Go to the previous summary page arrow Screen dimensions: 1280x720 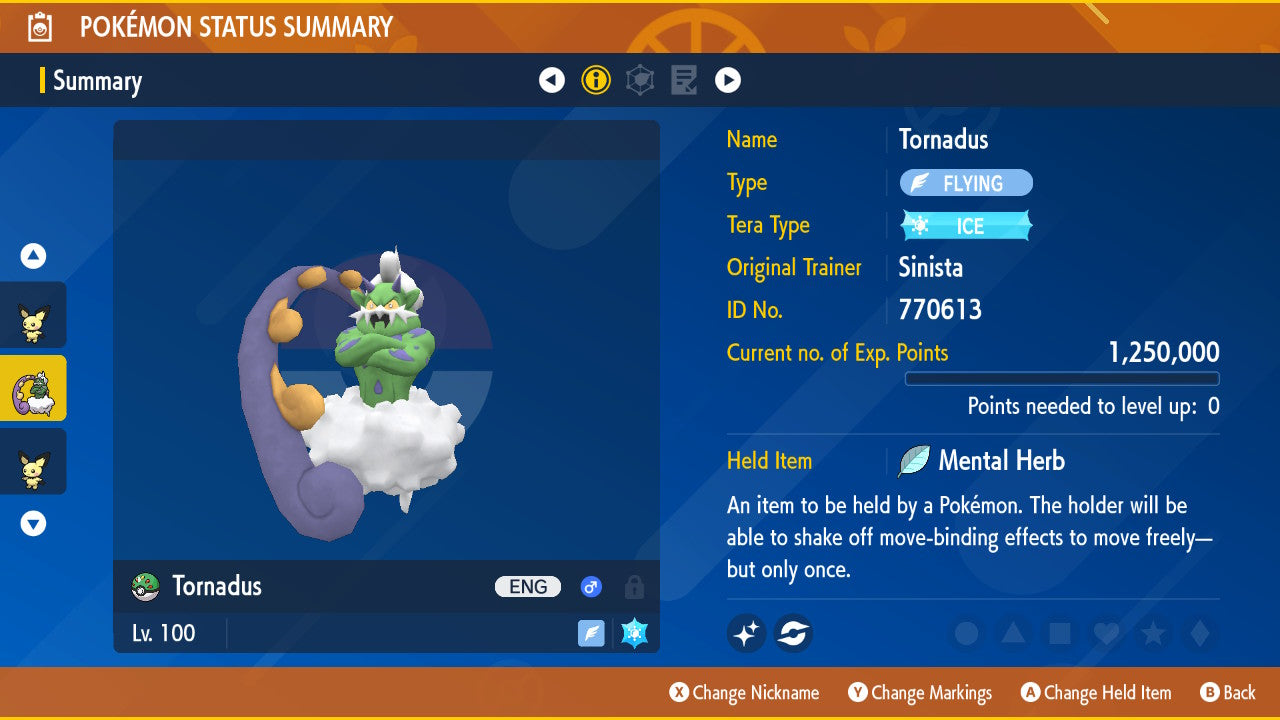pos(552,80)
